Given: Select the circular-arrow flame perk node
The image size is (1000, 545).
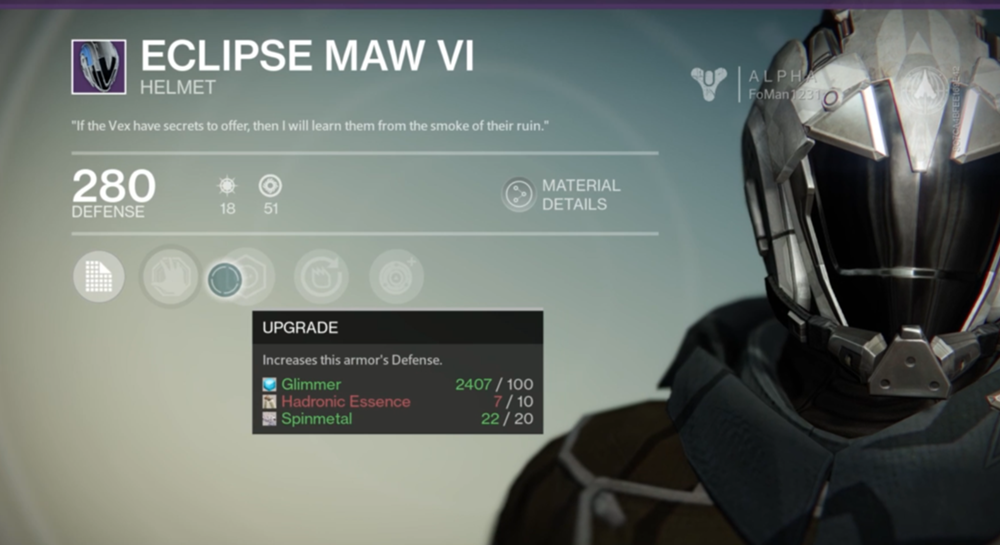Looking at the screenshot, I should pos(321,277).
